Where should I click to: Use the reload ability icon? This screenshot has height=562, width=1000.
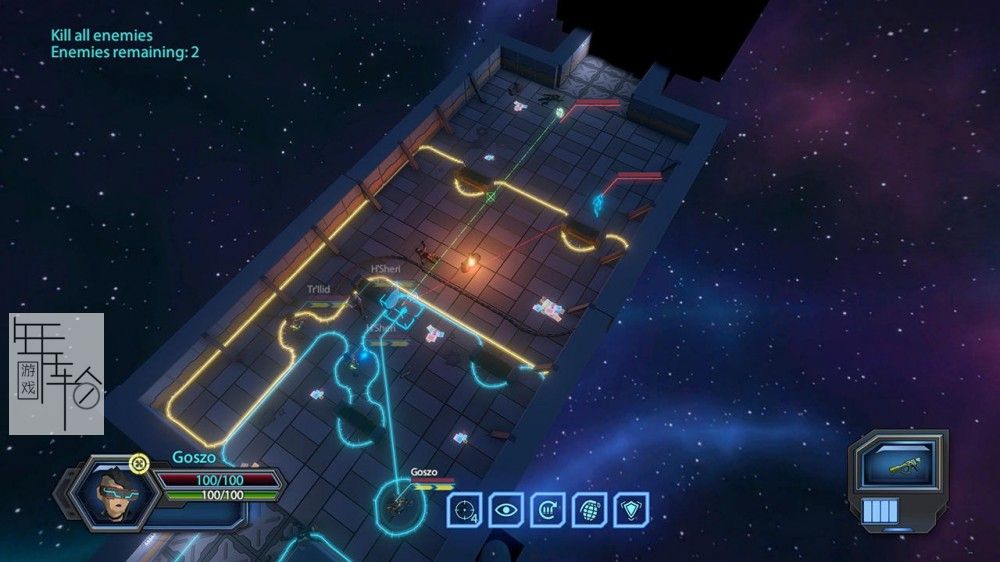coord(548,510)
